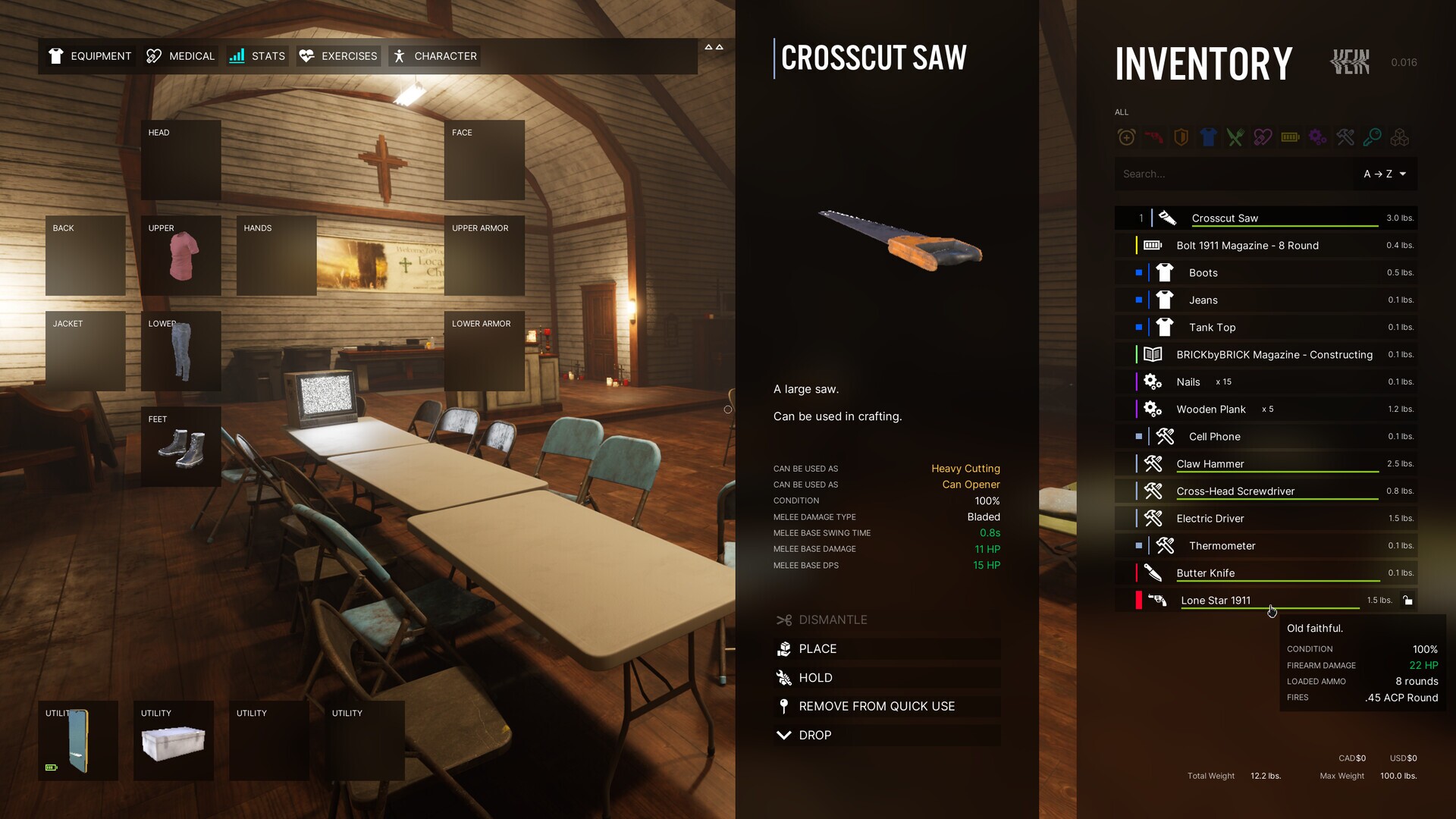
Task: Select the firearms filter revolver icon
Action: [x=1153, y=137]
